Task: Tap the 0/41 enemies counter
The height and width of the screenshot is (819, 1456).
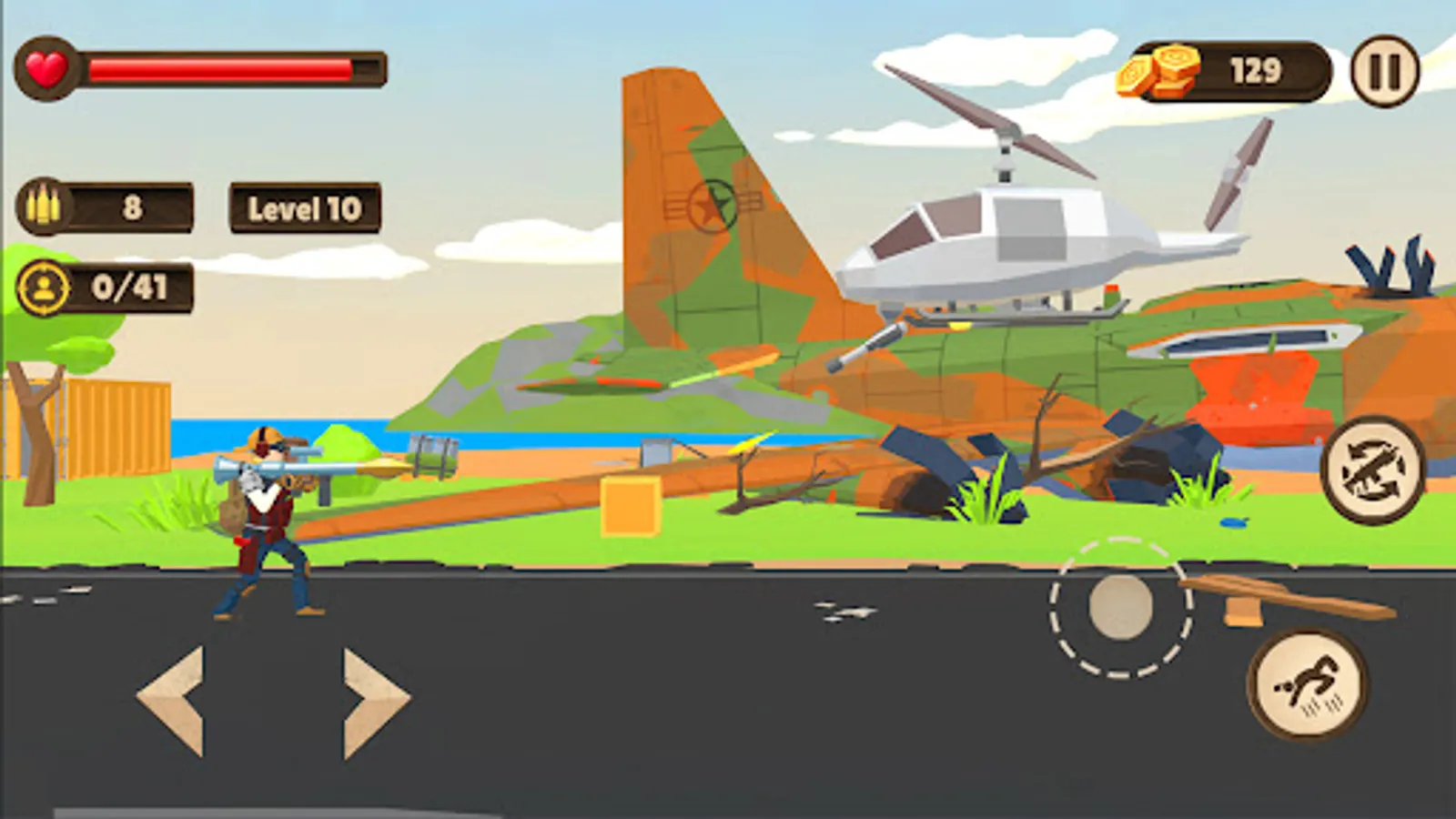Action: (126, 288)
